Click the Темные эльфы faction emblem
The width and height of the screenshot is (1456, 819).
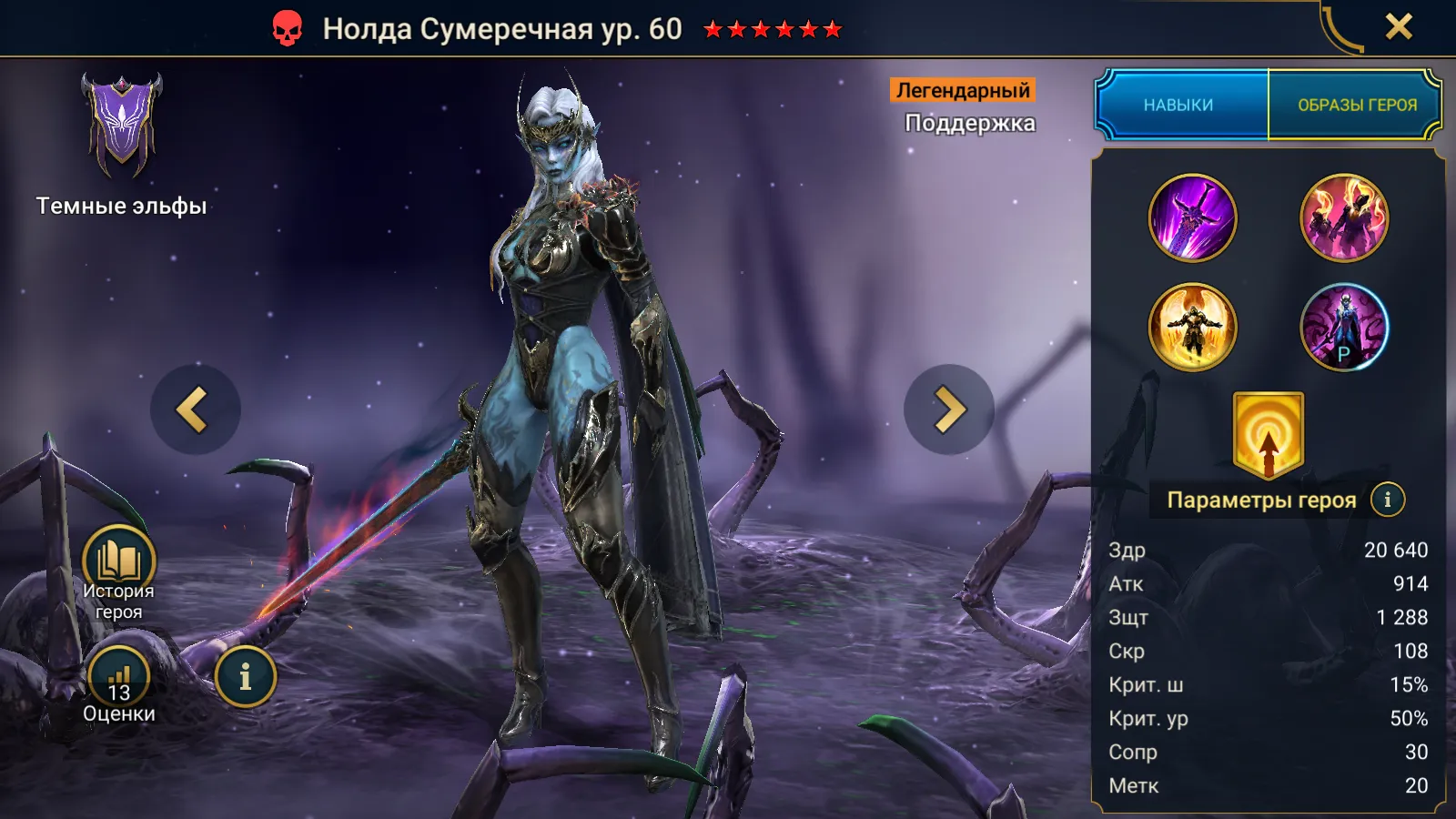[121, 126]
